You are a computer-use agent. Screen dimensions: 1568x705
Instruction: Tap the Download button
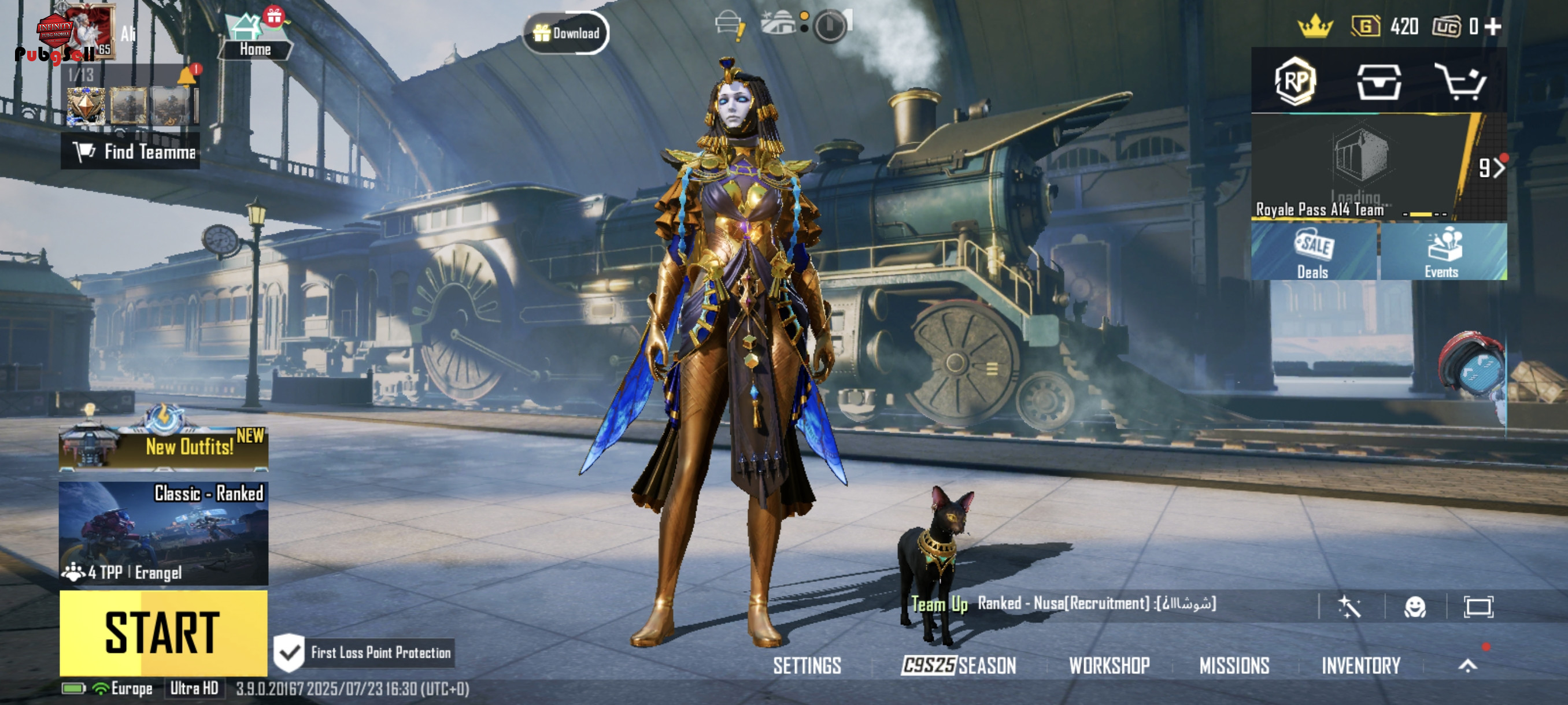[x=566, y=33]
